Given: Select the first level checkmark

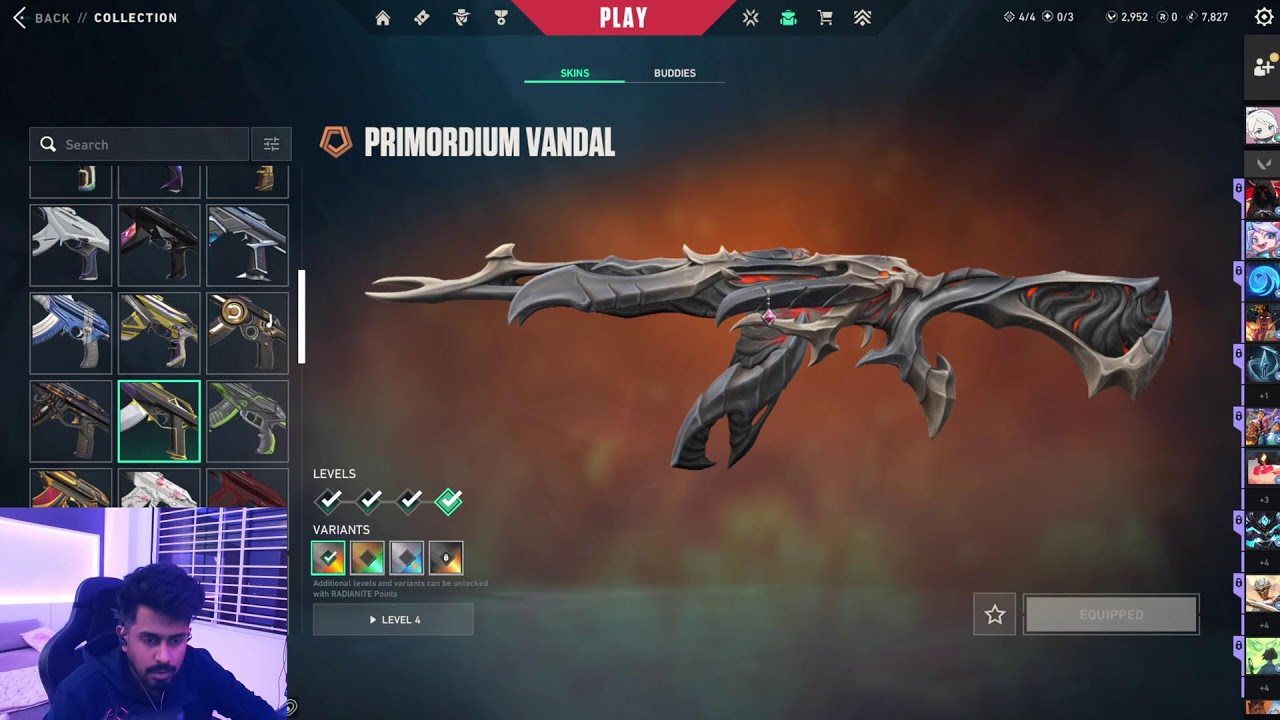Looking at the screenshot, I should click(329, 500).
